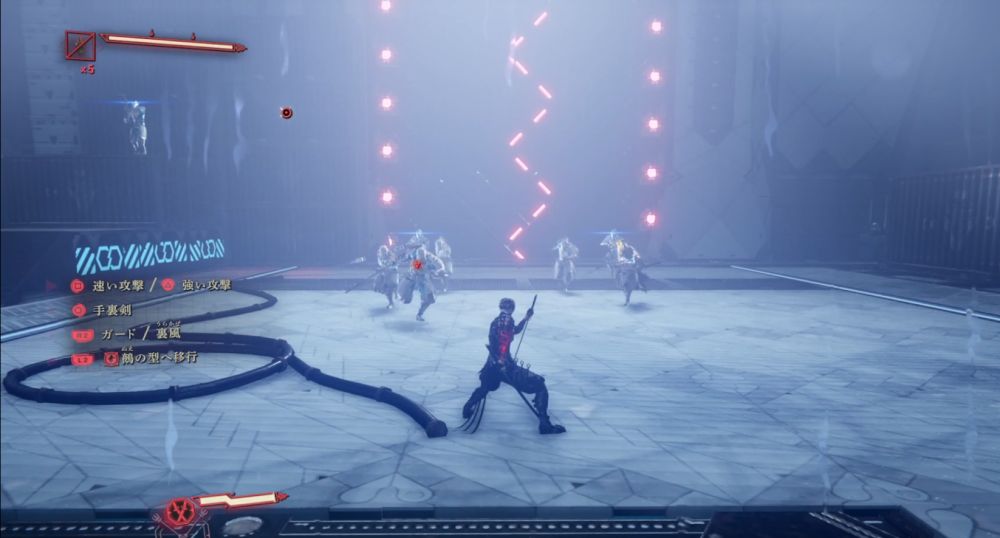This screenshot has width=1000, height=538.
Task: Click the red hexagonal stance emblem
Action: [x=180, y=510]
